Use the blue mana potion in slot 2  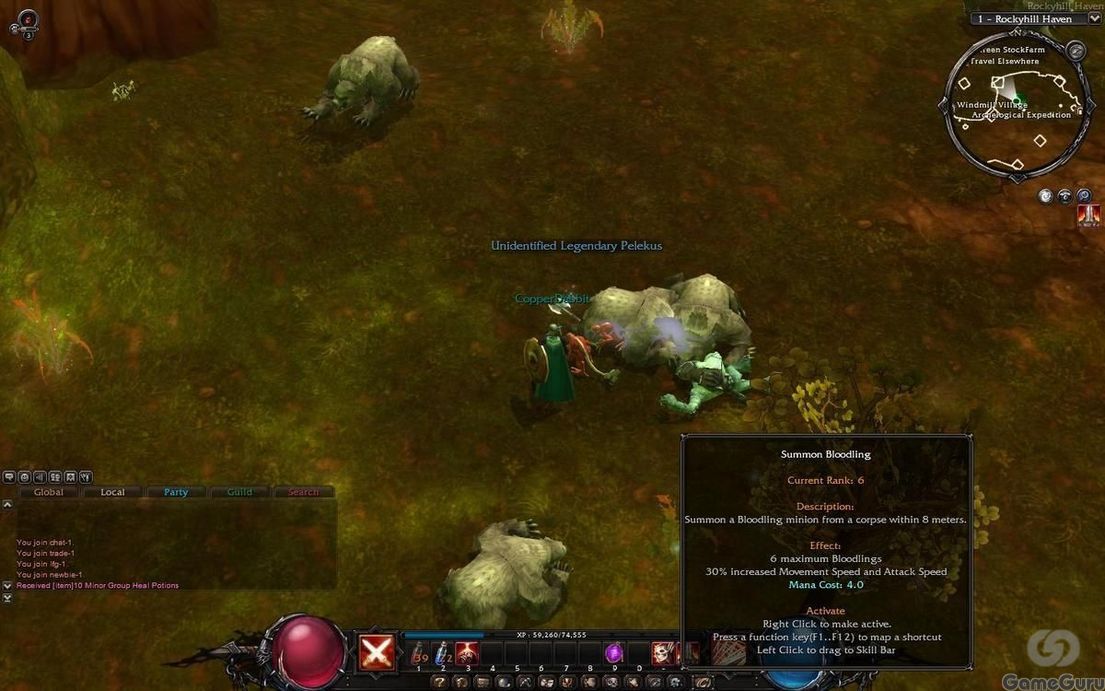pos(442,653)
